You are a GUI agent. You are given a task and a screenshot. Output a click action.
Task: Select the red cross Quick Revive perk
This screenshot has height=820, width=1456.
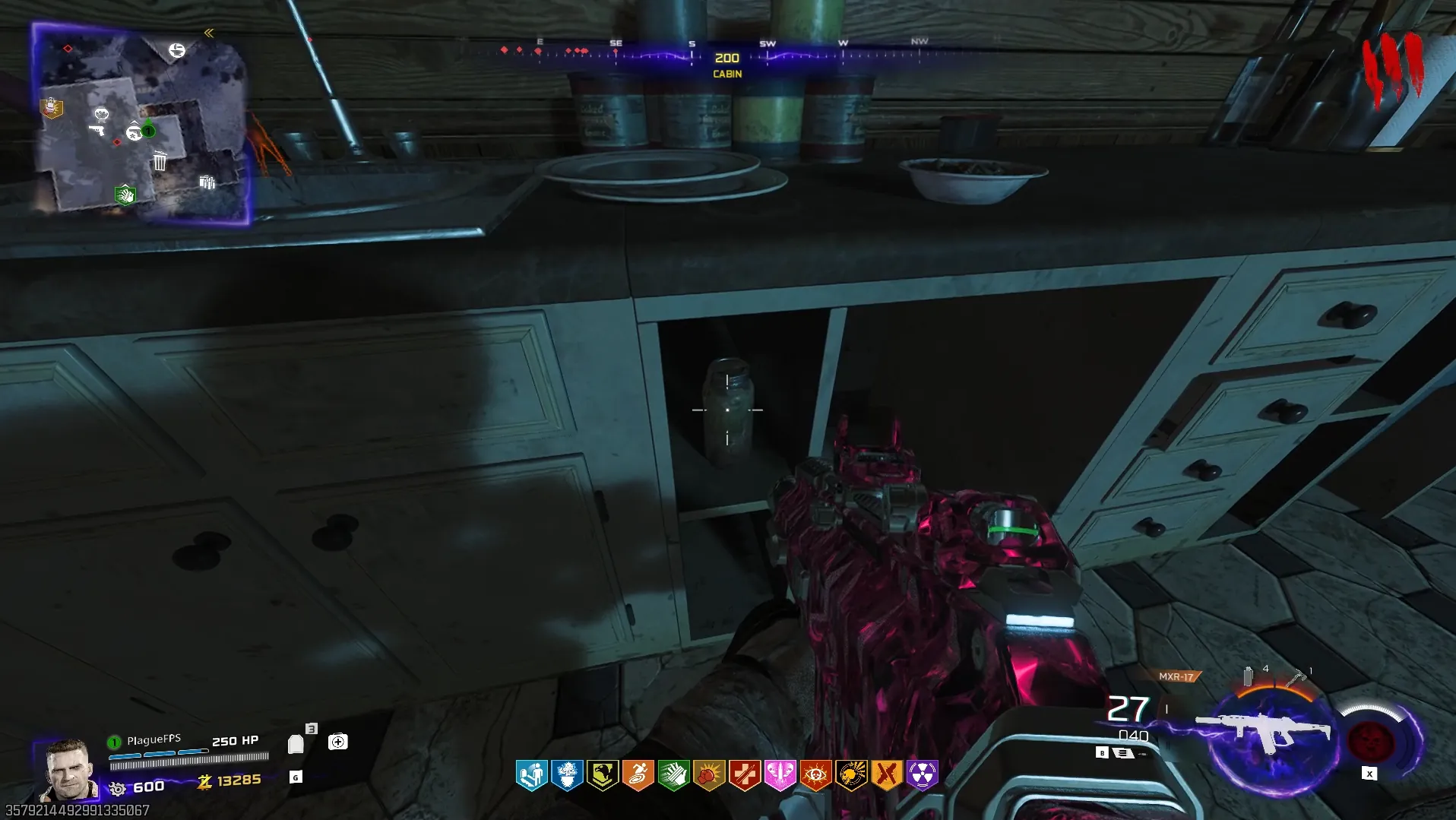[745, 775]
